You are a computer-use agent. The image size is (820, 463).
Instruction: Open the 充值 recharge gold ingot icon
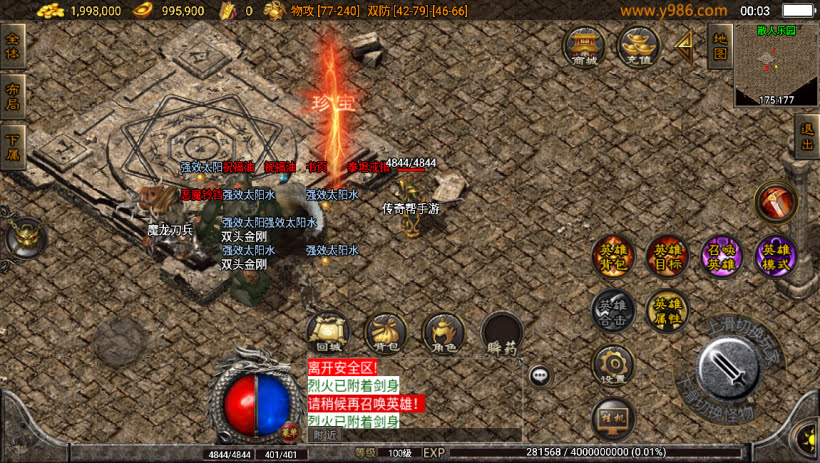[638, 46]
